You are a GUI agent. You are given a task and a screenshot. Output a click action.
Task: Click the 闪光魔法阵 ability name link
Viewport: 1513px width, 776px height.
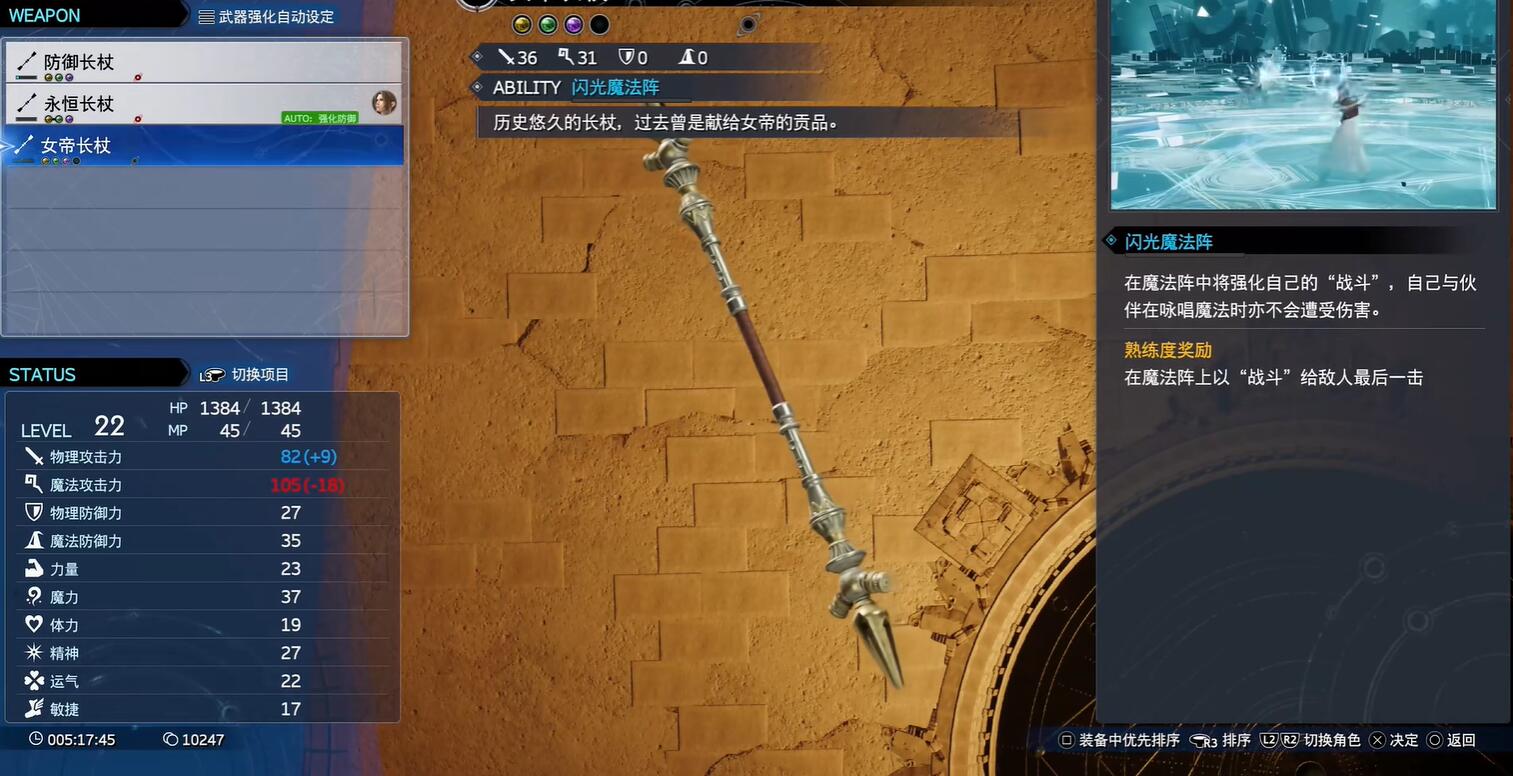point(615,88)
